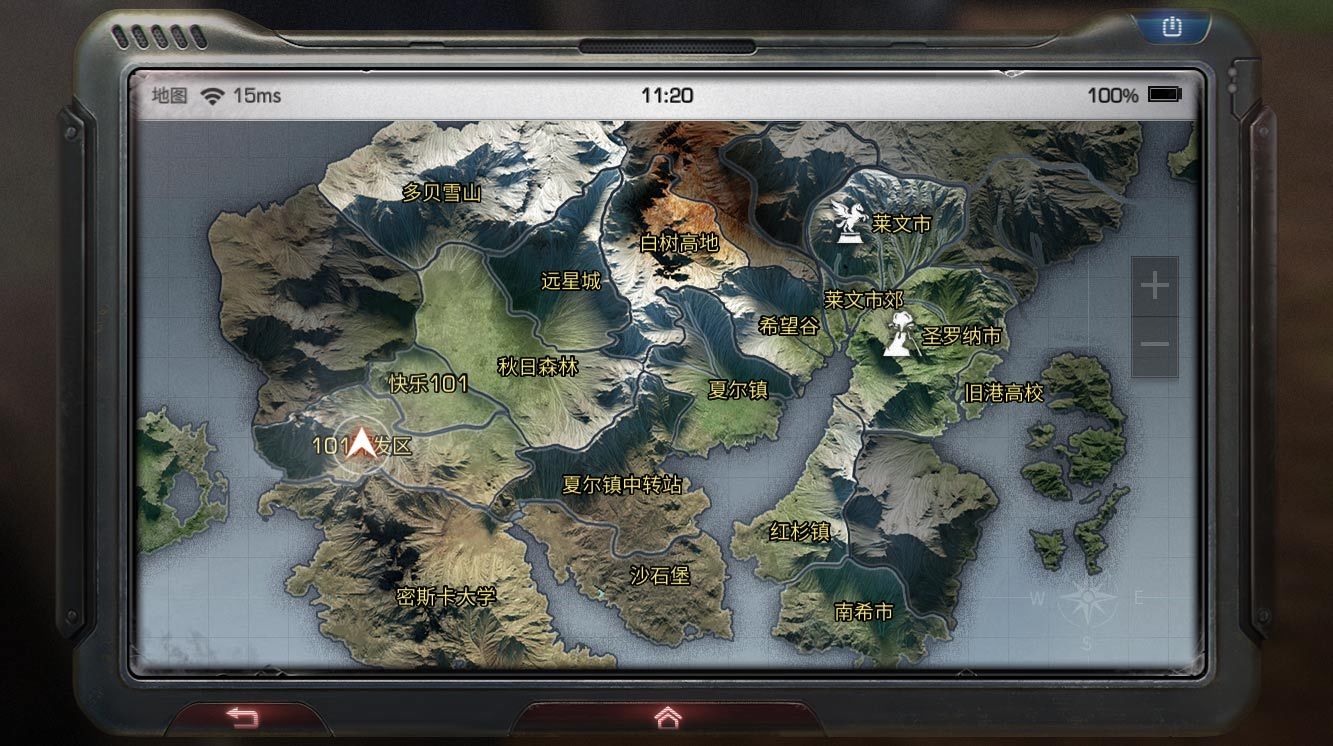Image resolution: width=1333 pixels, height=746 pixels.
Task: Choose the 南希市 location label
Action: [x=864, y=612]
